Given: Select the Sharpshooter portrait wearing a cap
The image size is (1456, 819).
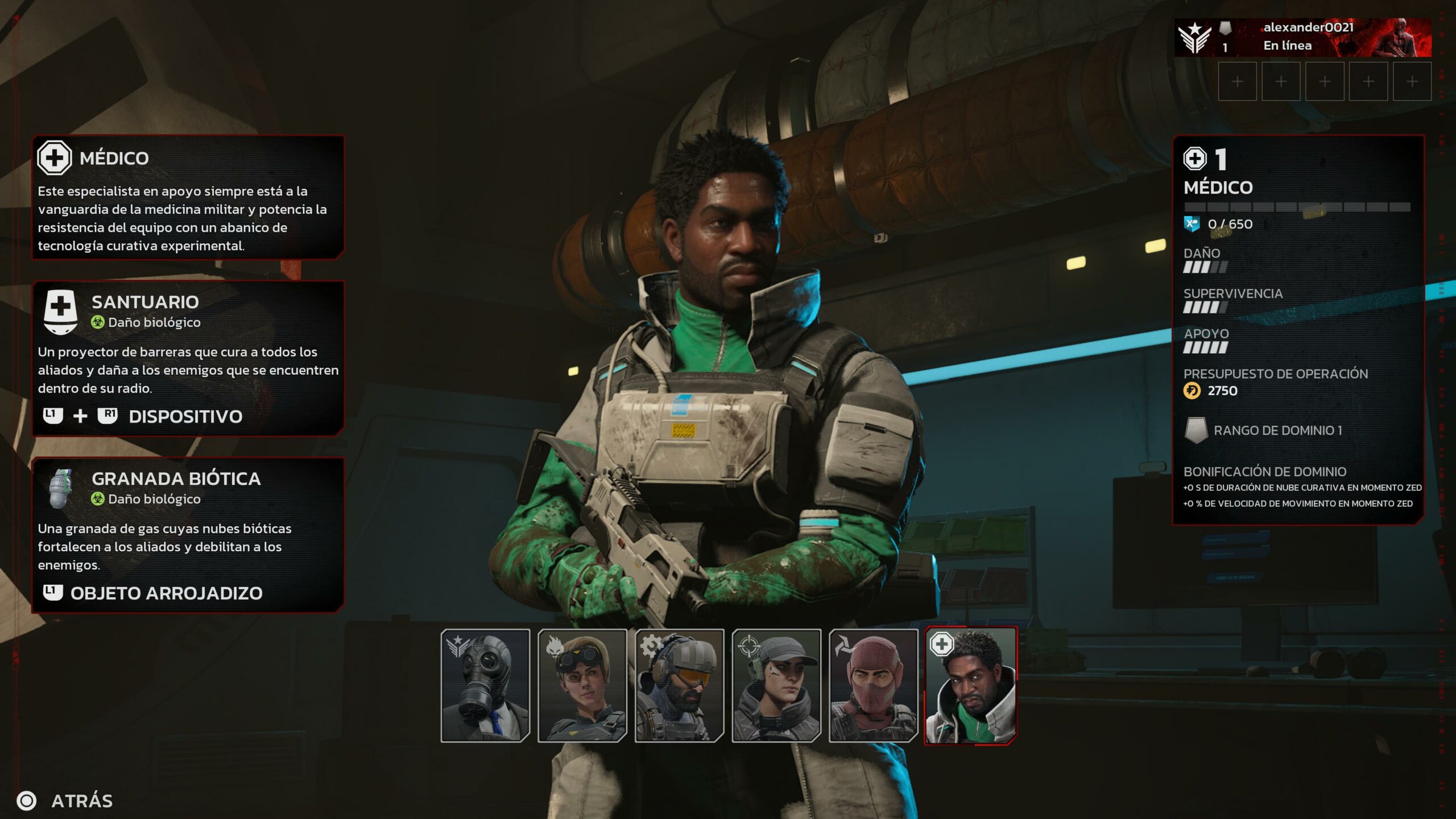Looking at the screenshot, I should pyautogui.click(x=776, y=685).
